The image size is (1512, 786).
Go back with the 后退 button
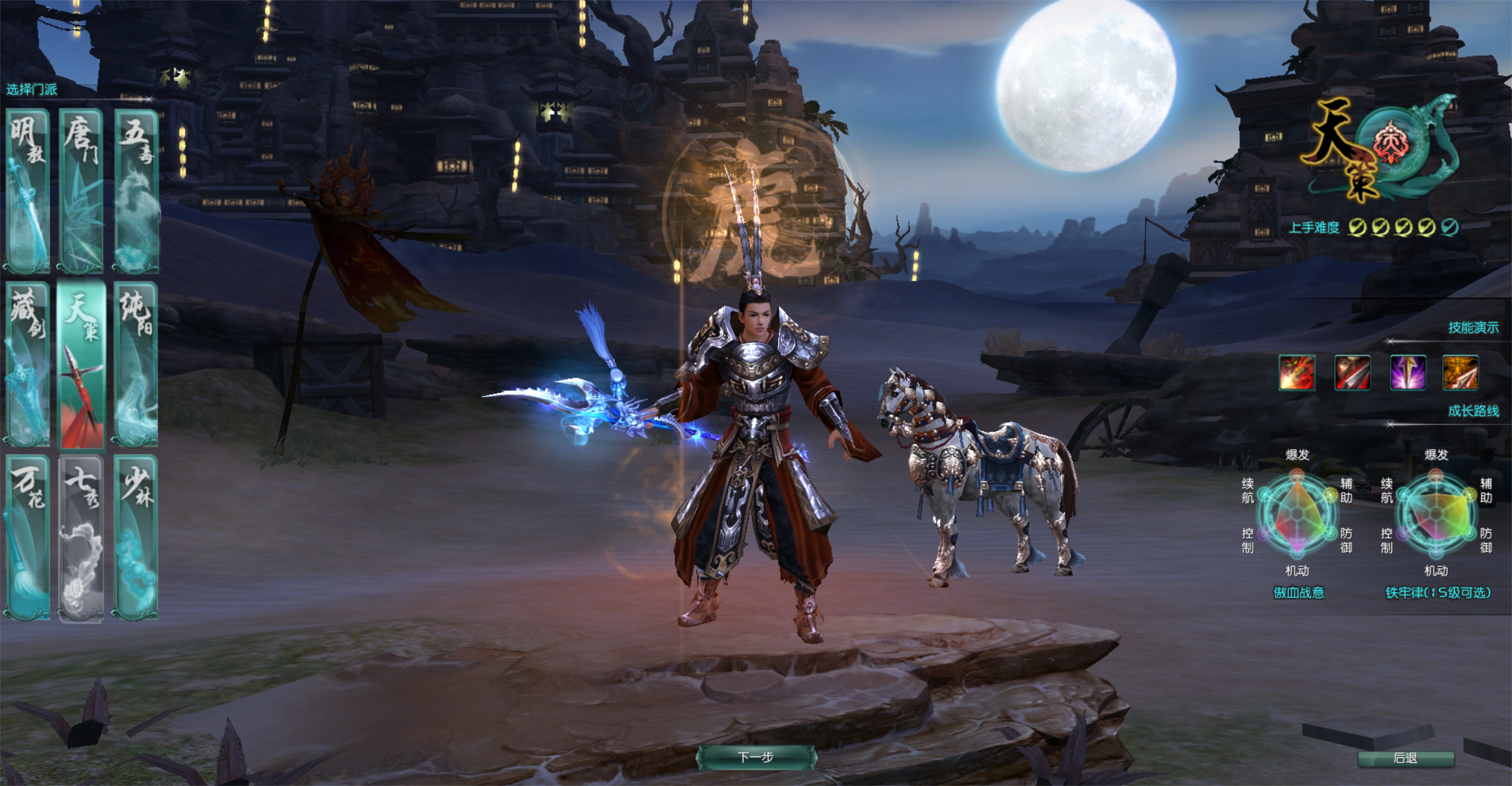point(1405,759)
